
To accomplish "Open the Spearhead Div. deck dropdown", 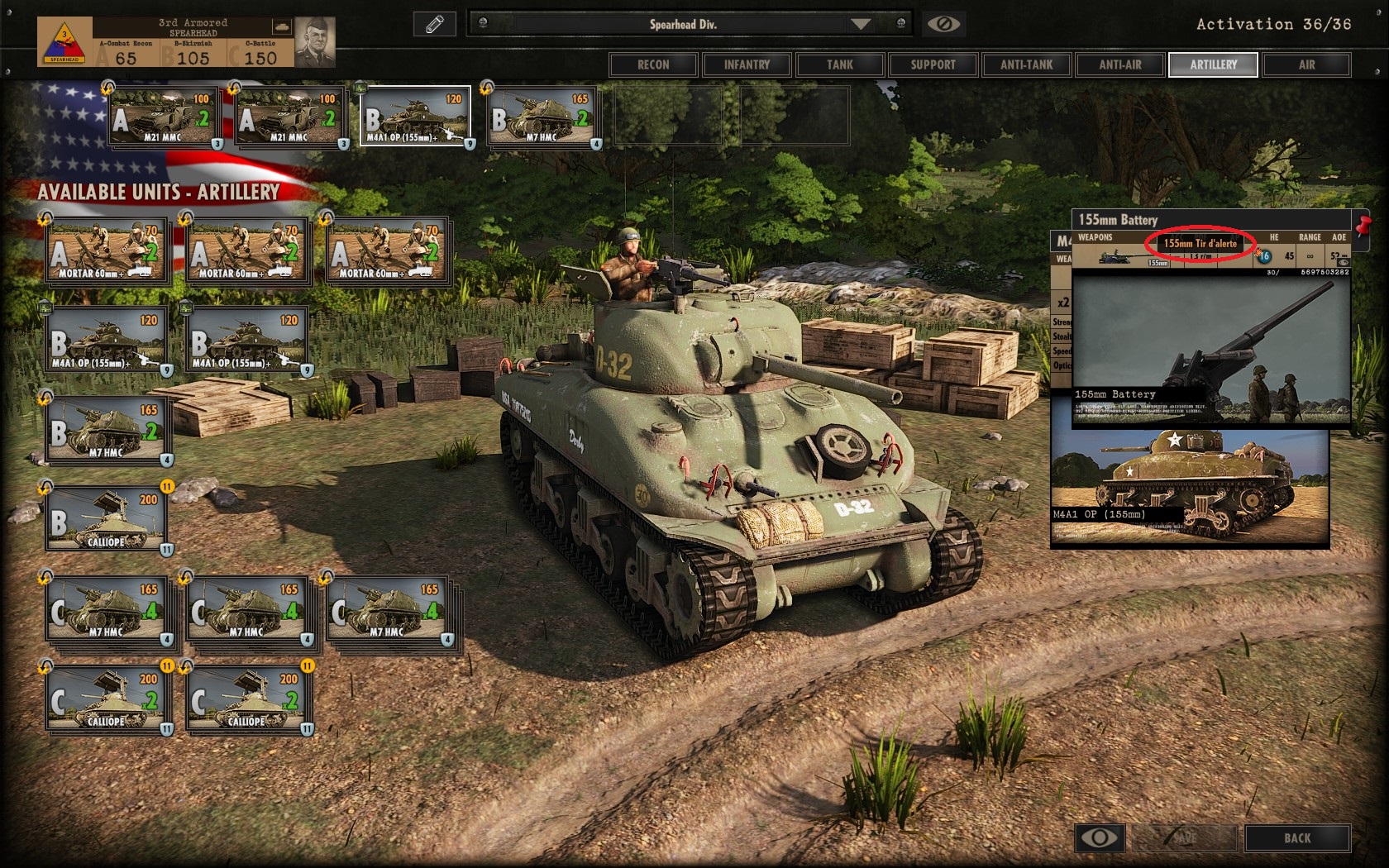I will (x=861, y=24).
